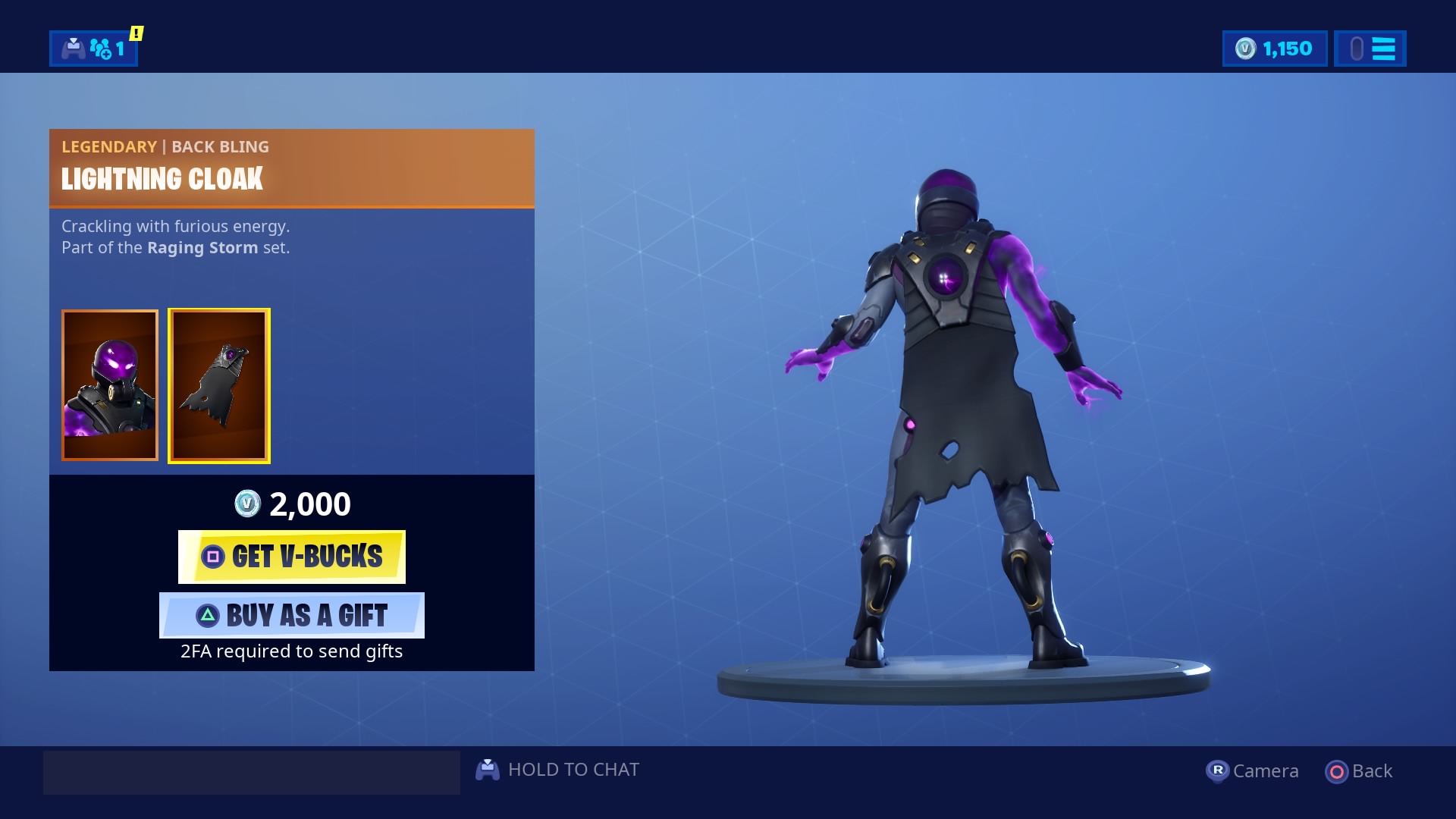This screenshot has width=1456, height=819.
Task: Click the Camera label in the bottom bar
Action: pyautogui.click(x=1267, y=770)
